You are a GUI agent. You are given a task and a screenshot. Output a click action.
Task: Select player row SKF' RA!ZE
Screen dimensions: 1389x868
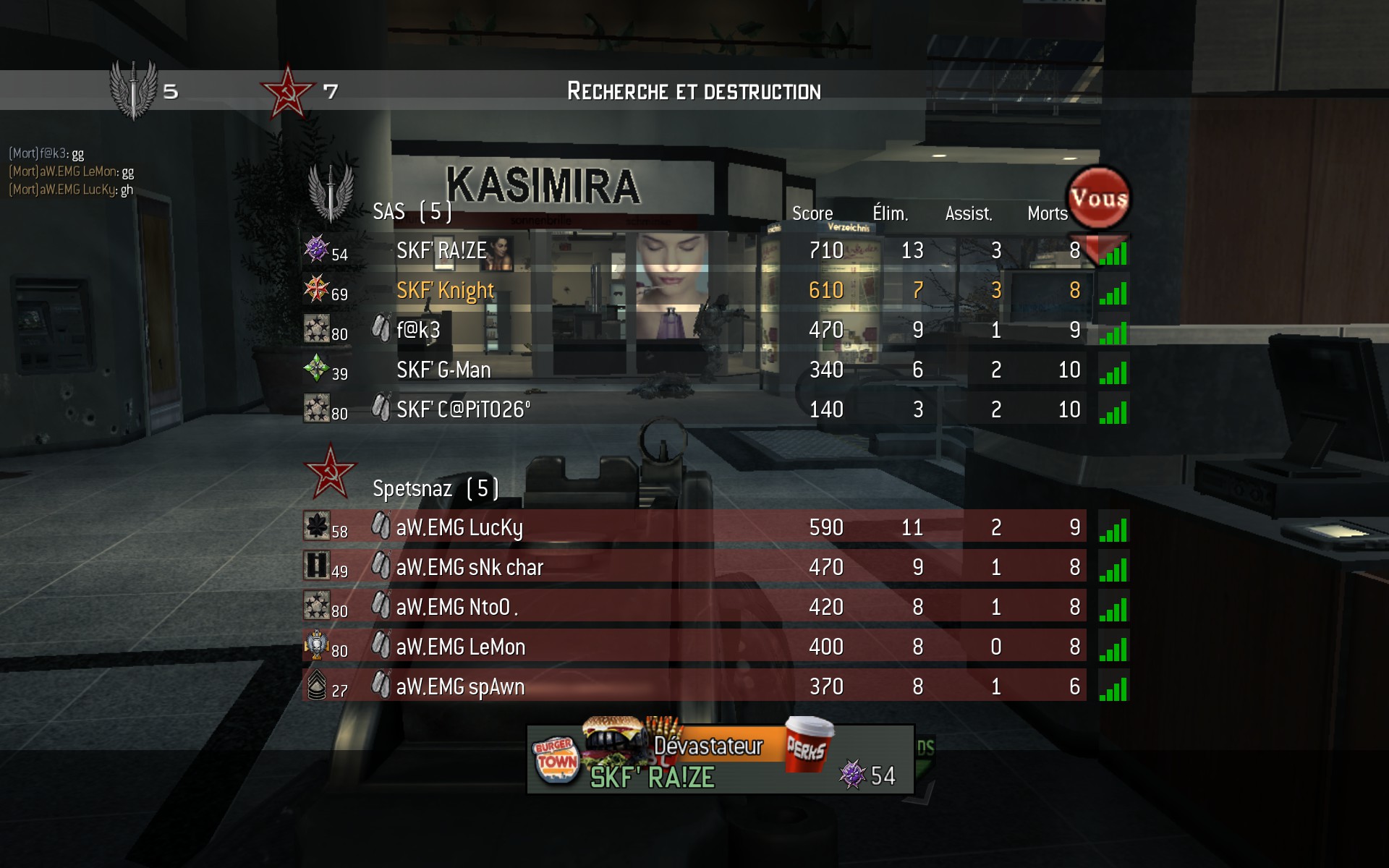441,251
